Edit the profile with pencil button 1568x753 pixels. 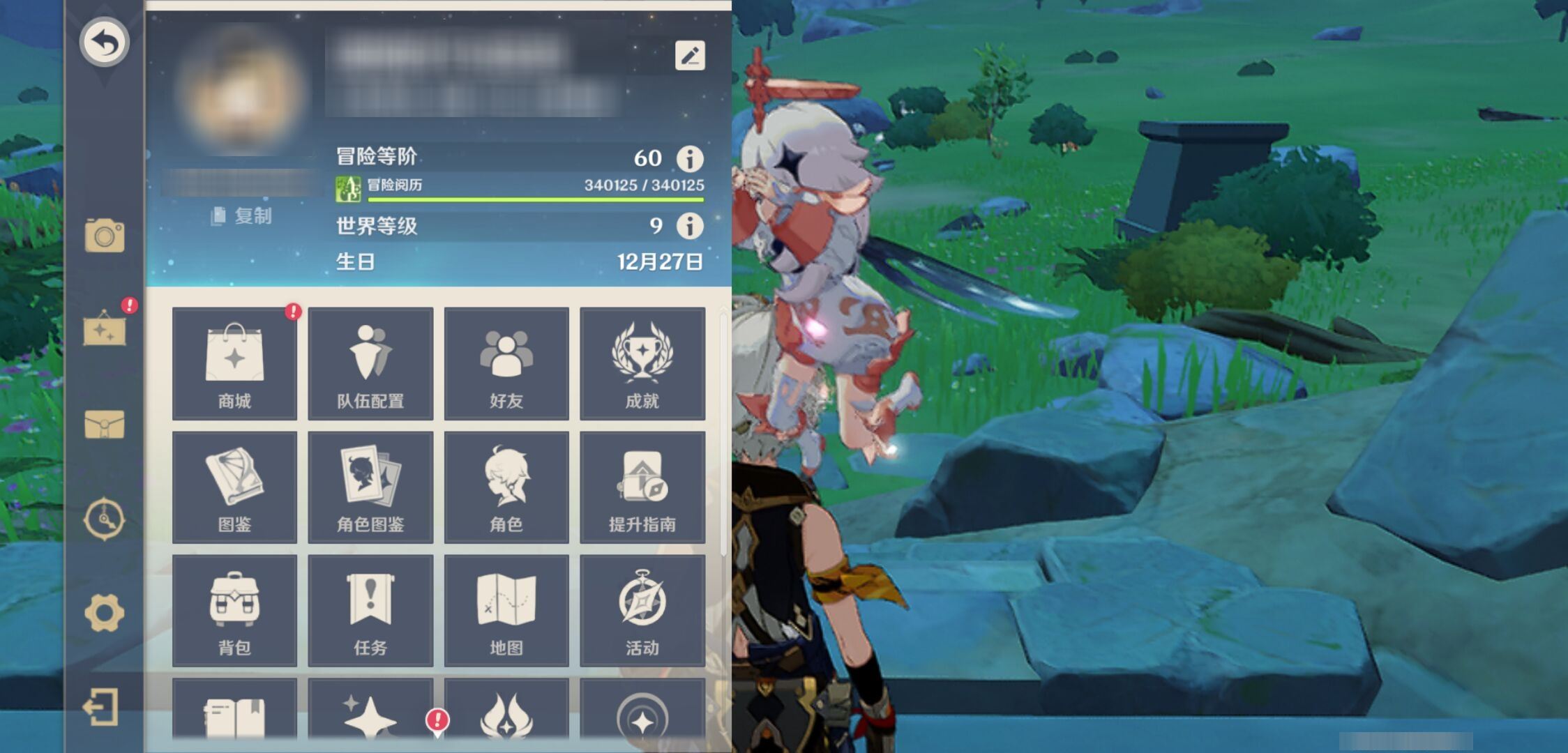690,56
